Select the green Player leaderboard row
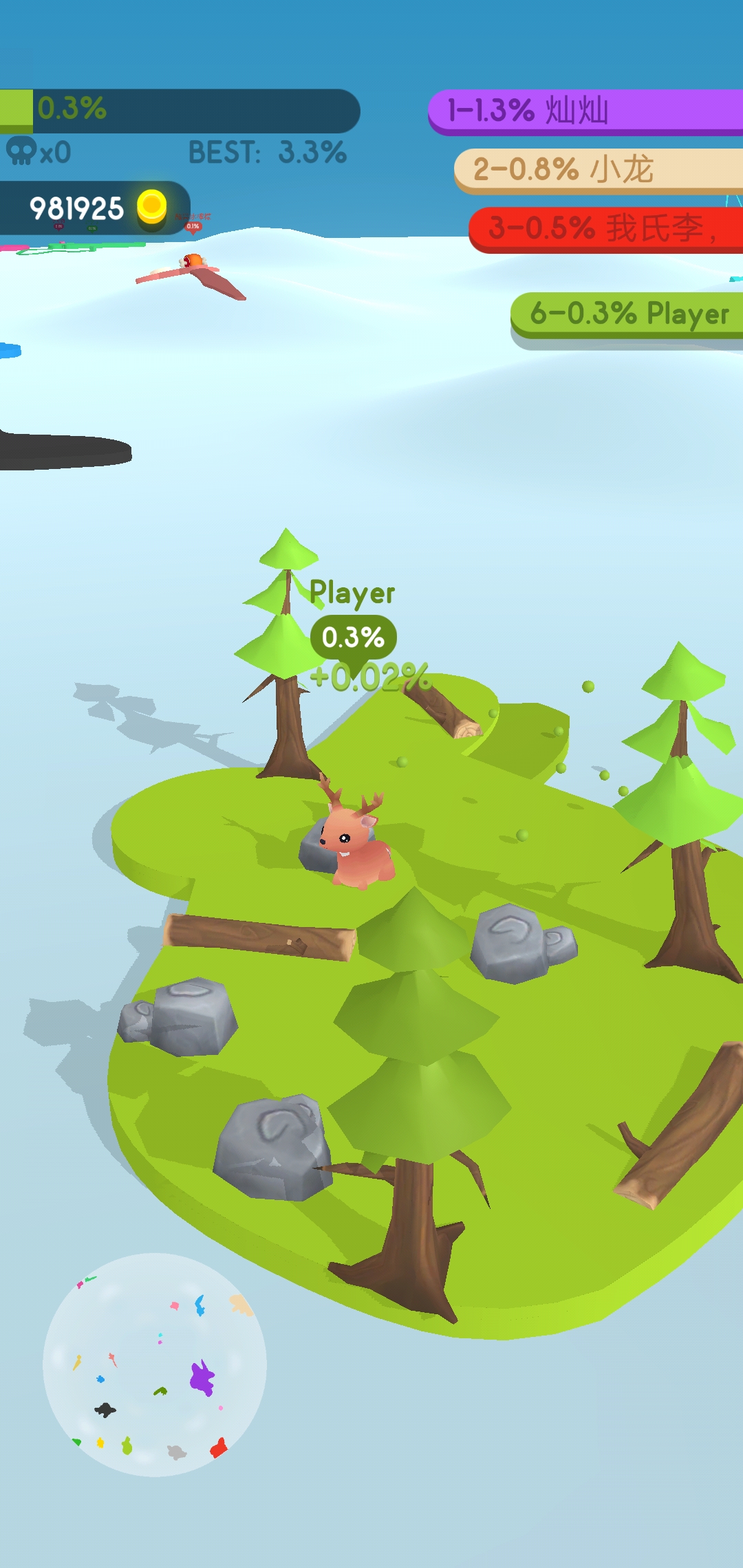This screenshot has width=743, height=1568. (x=627, y=314)
